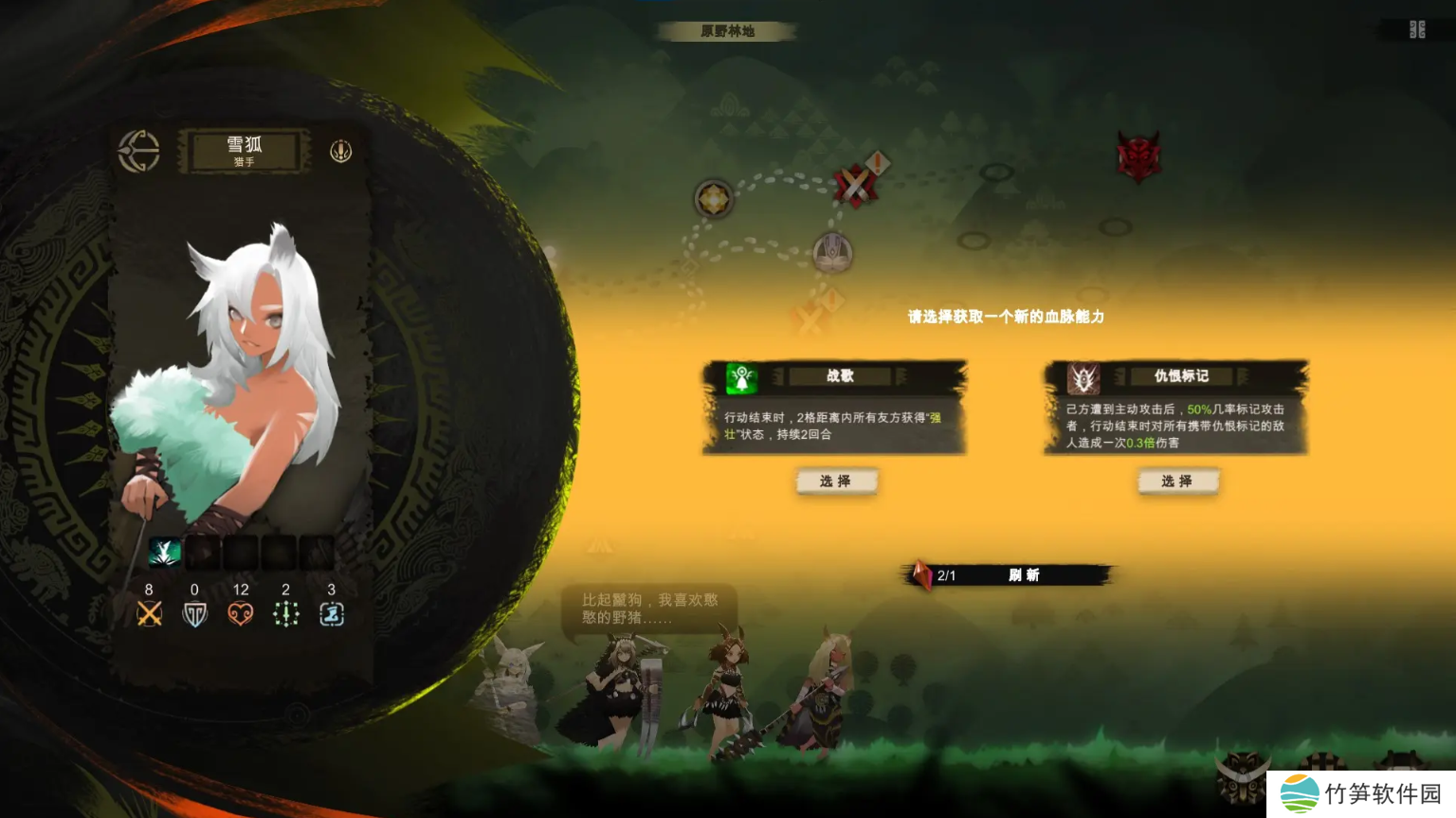Inspect the green 战歌 ability icon
1456x818 pixels.
tap(741, 378)
